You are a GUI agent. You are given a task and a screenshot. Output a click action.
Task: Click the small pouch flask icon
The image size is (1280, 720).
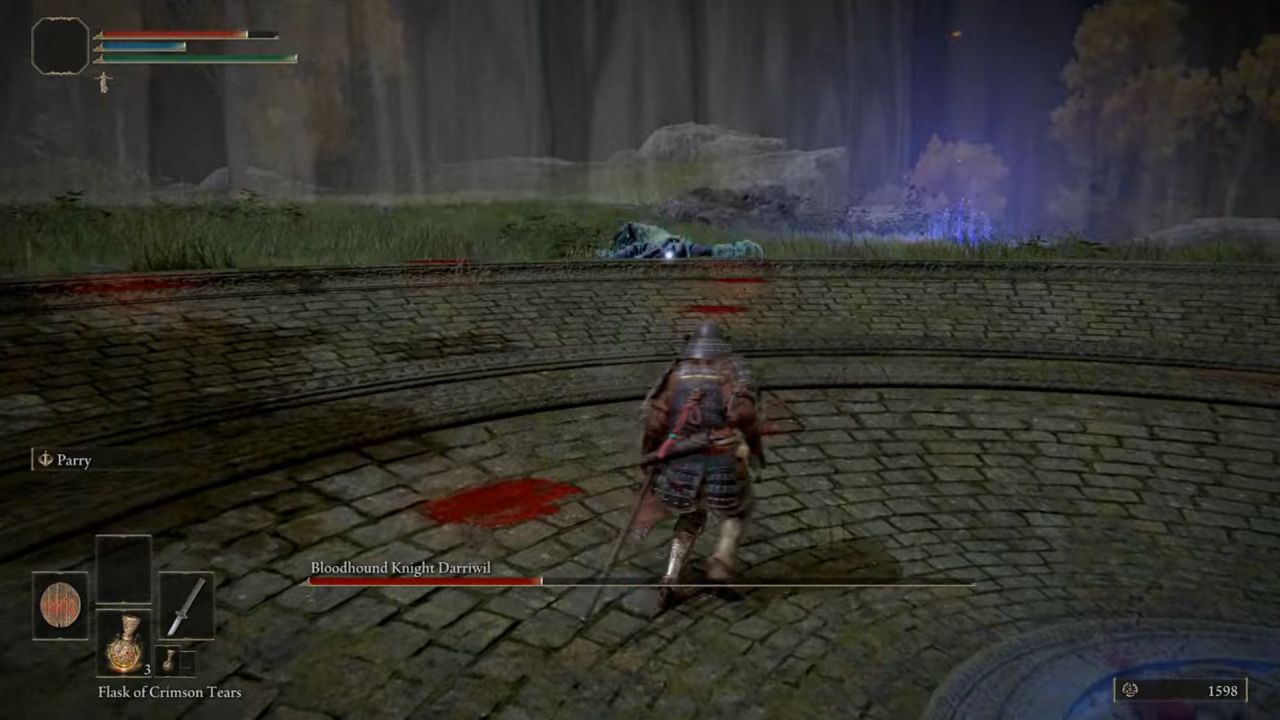169,661
